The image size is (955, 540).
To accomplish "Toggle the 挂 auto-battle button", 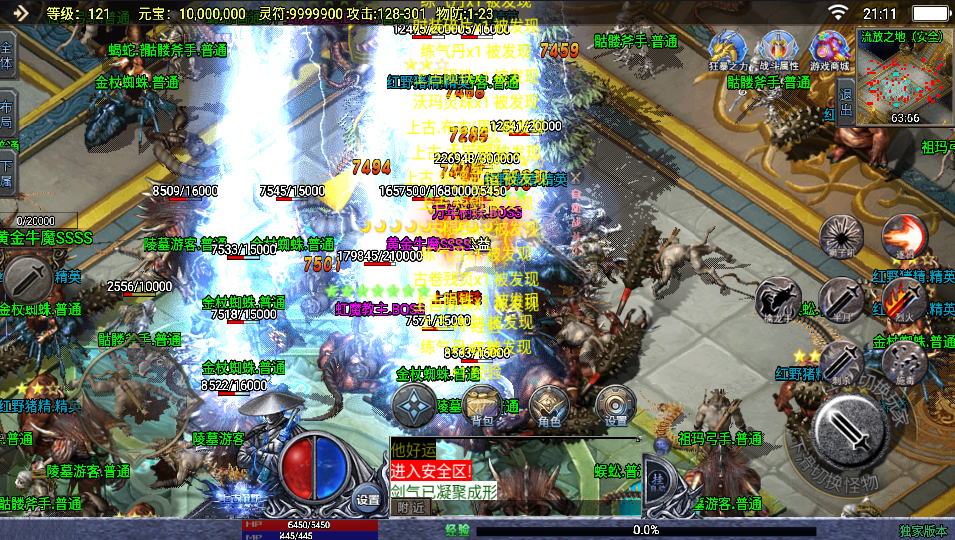I will point(660,480).
